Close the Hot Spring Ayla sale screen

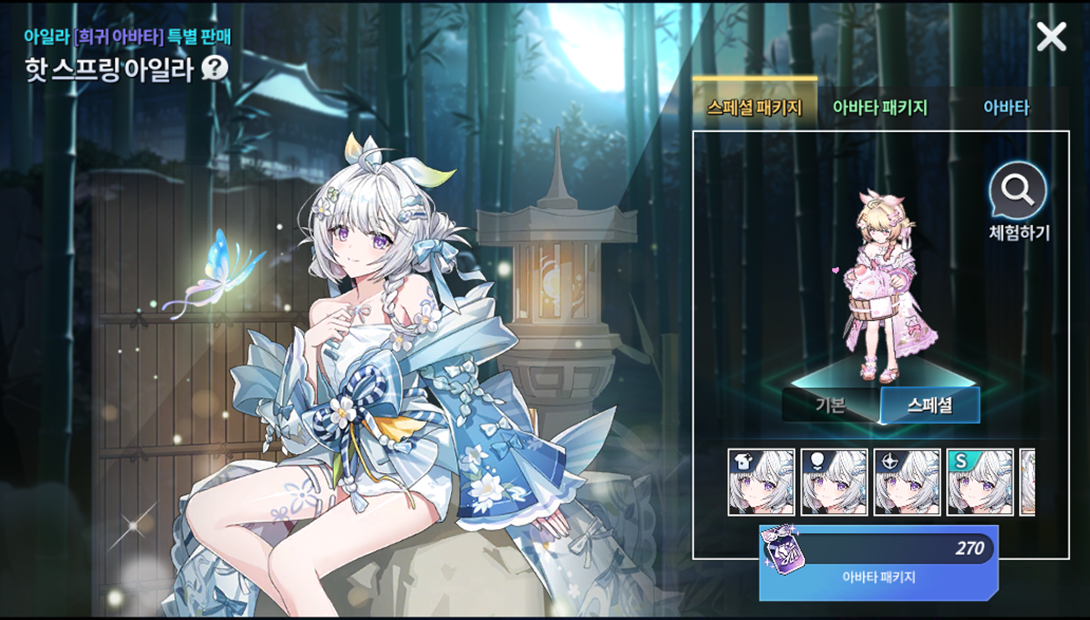pyautogui.click(x=1051, y=37)
